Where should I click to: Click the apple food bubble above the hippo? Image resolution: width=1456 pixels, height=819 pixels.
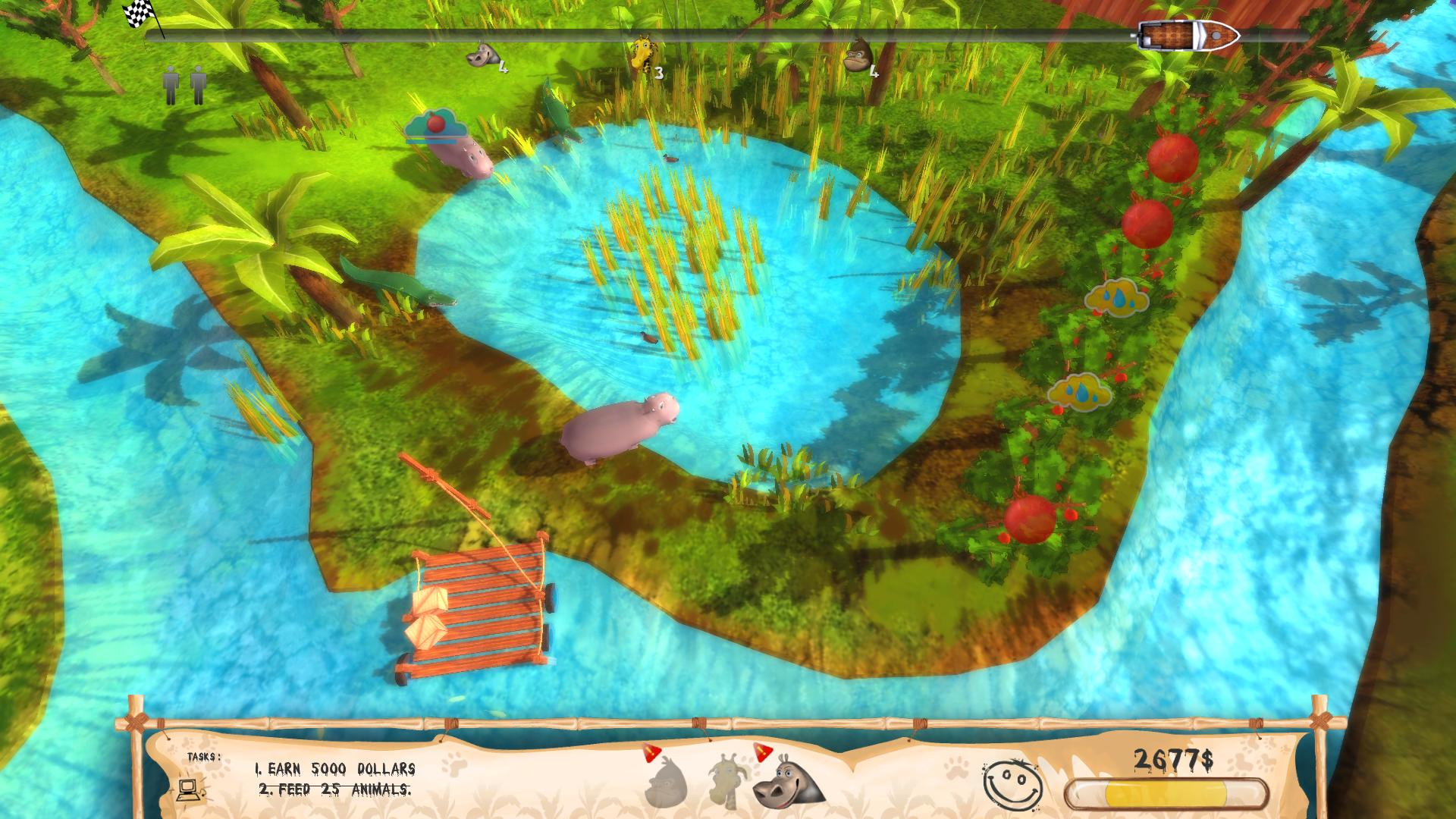click(434, 125)
